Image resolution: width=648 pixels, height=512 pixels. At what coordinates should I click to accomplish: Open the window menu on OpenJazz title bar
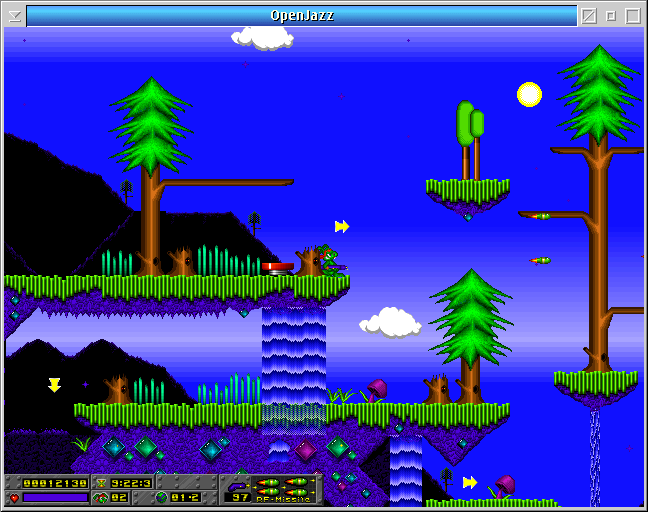tap(14, 16)
